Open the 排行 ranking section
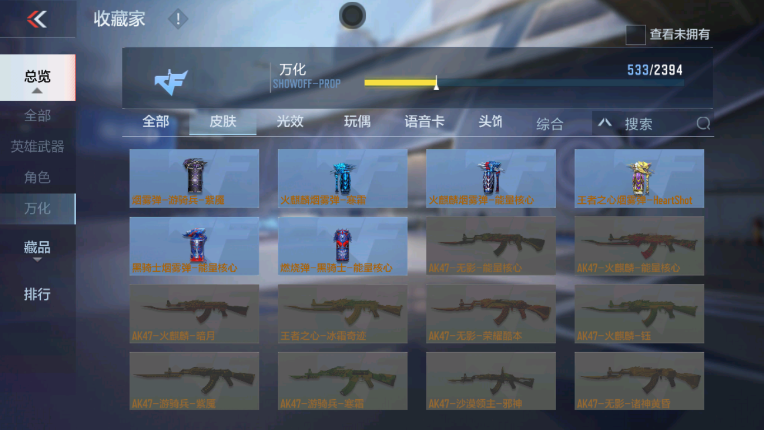 tap(37, 294)
